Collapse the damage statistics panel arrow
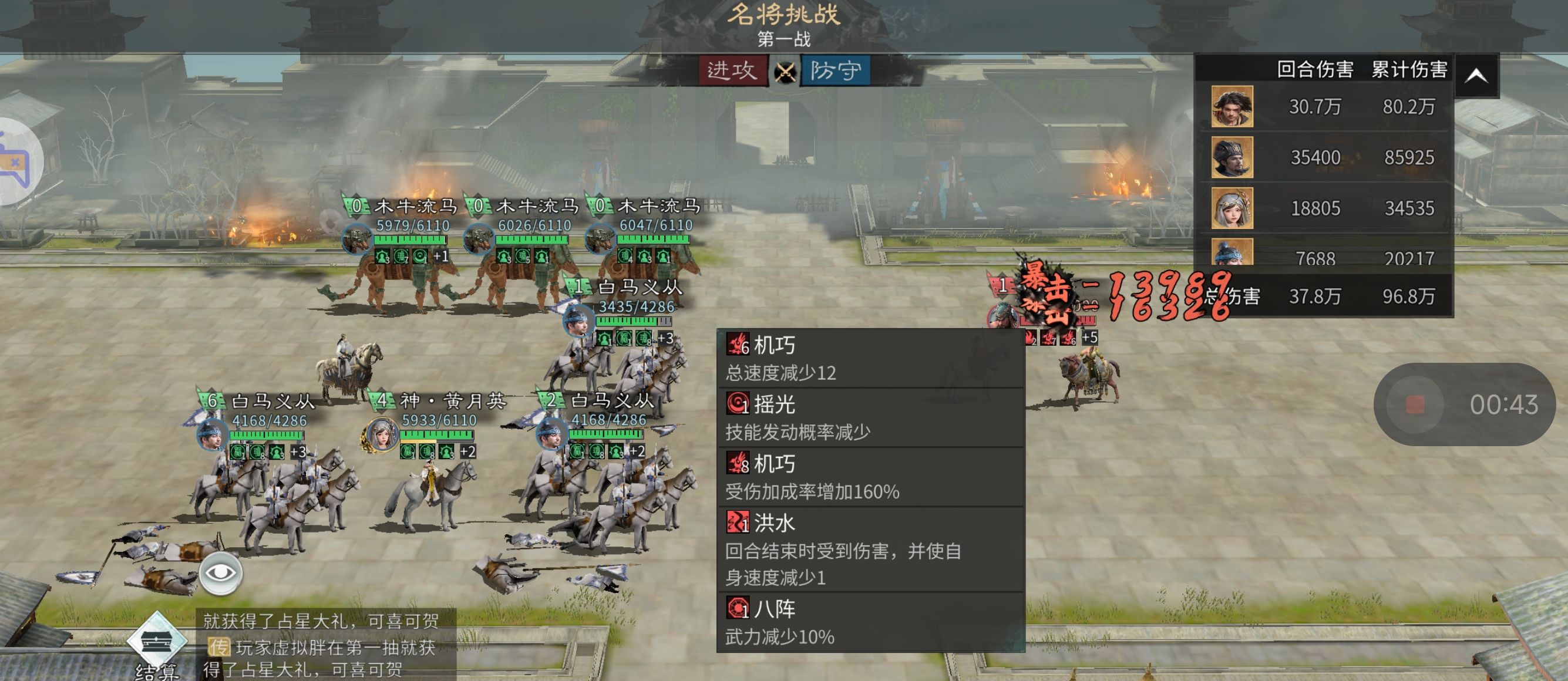This screenshot has height=681, width=1568. click(x=1477, y=76)
